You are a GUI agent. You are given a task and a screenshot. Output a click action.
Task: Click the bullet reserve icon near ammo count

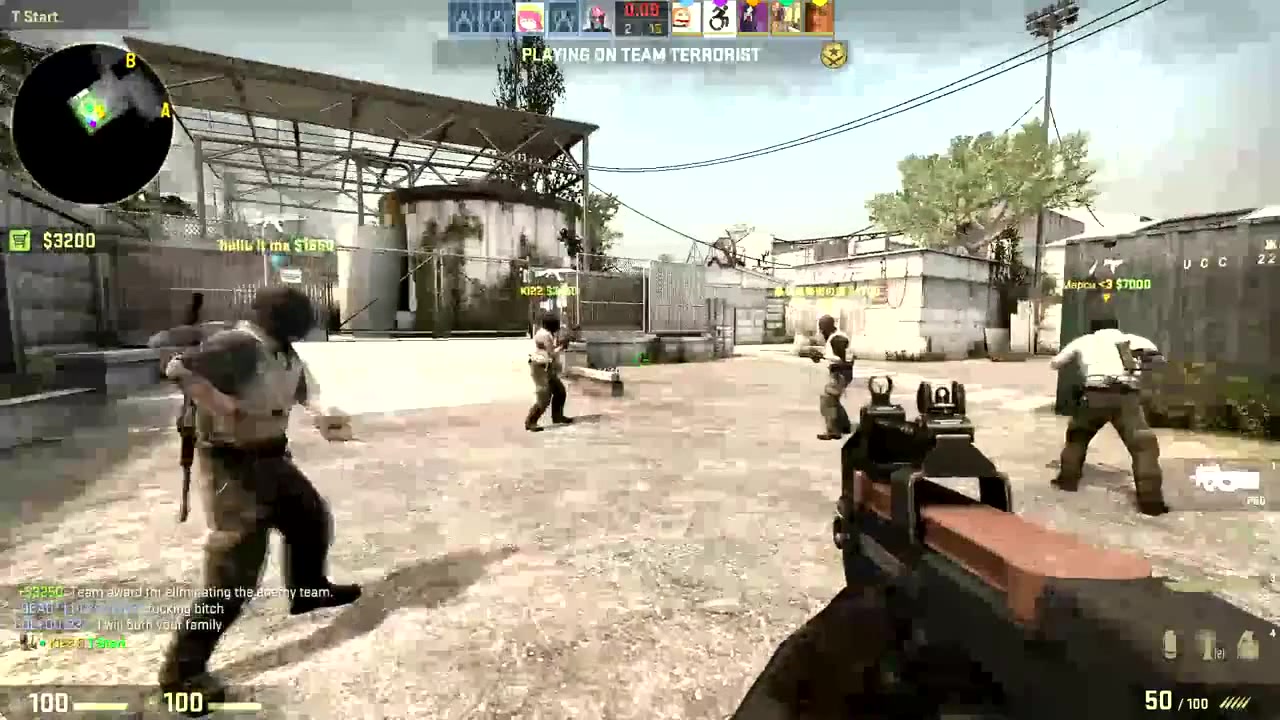[1234, 703]
